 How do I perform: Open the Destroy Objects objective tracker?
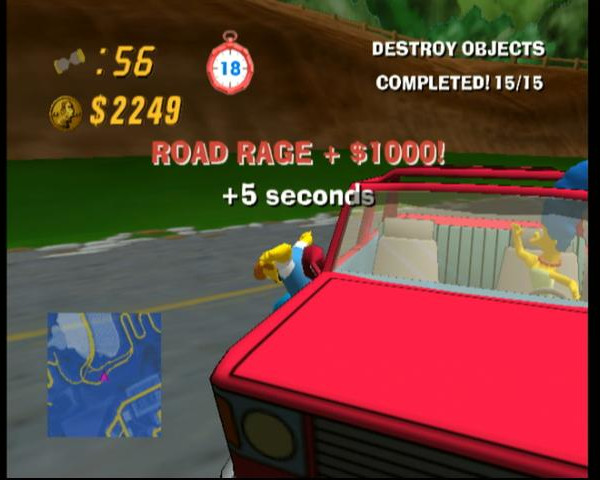(x=458, y=65)
